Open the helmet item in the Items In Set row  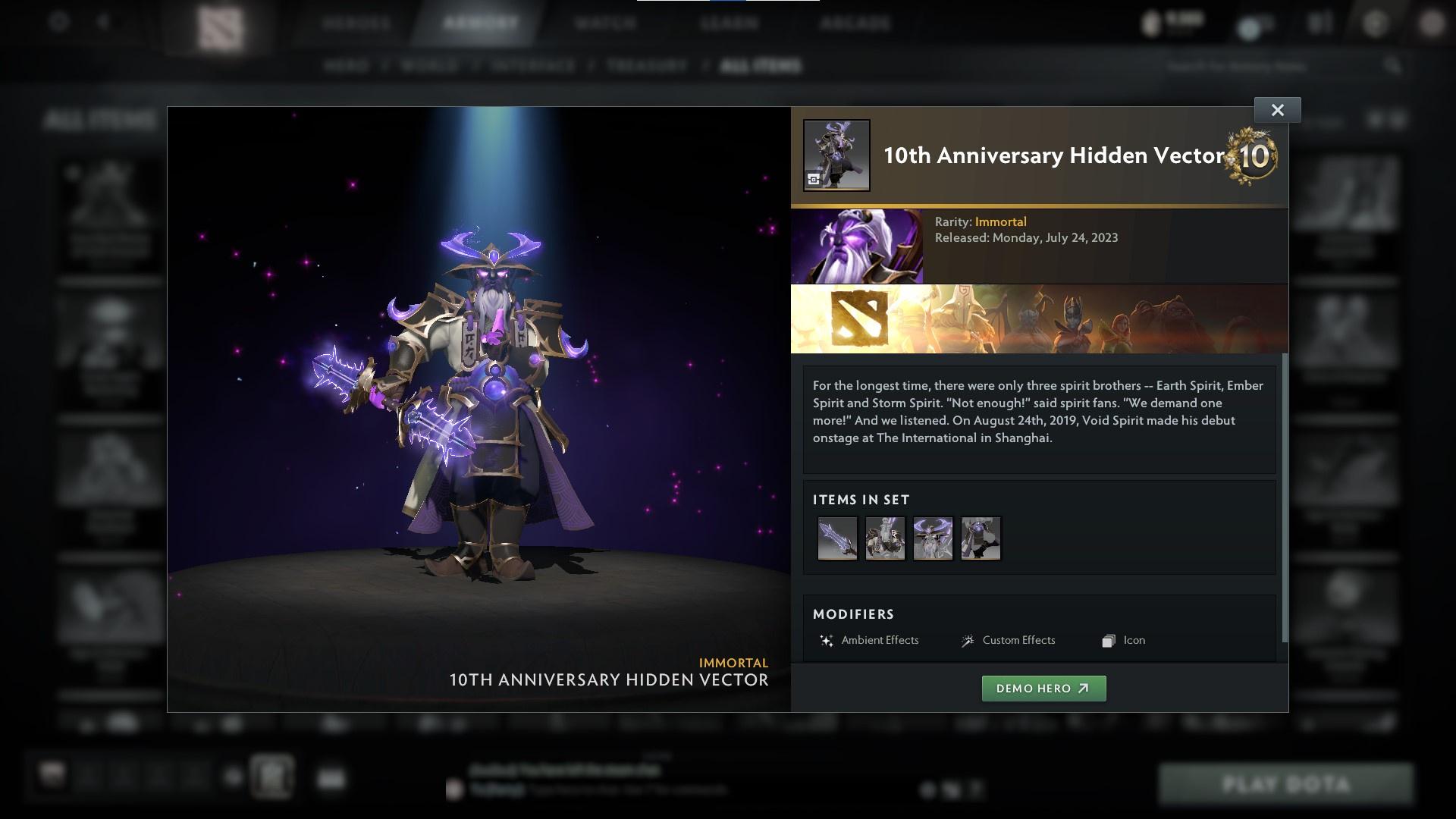pyautogui.click(x=933, y=538)
